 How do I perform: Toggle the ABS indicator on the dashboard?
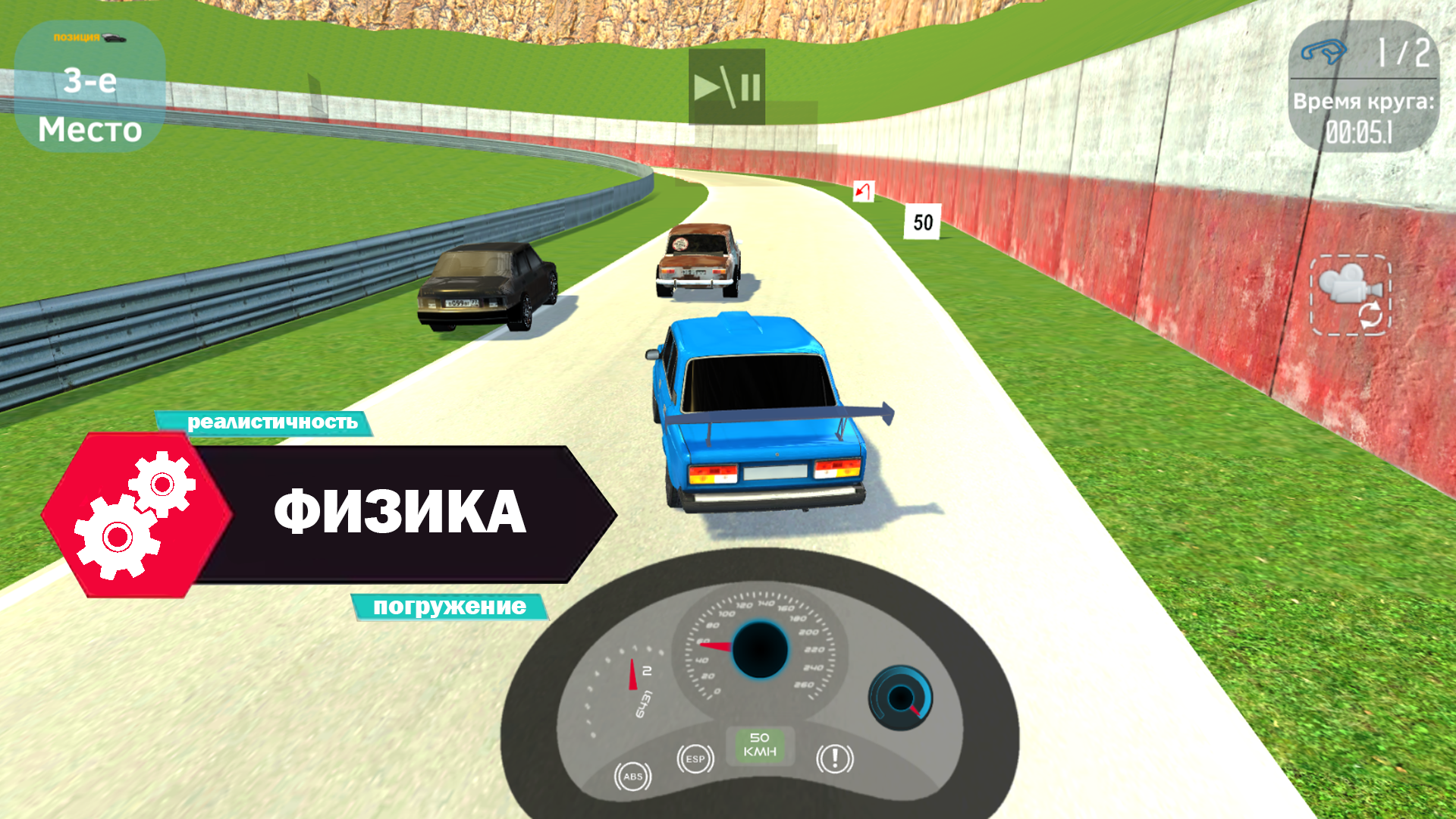coord(634,775)
